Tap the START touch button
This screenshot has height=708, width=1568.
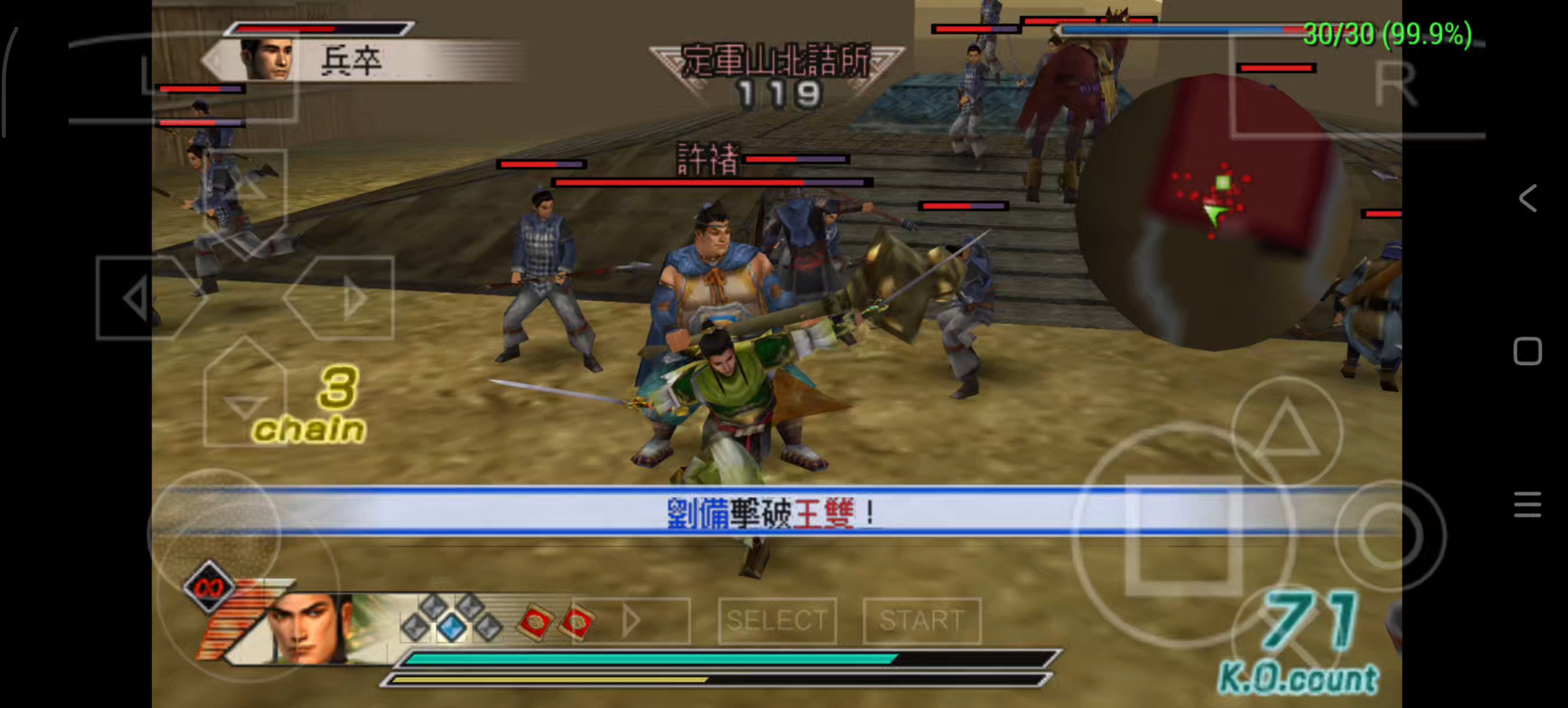coord(921,620)
